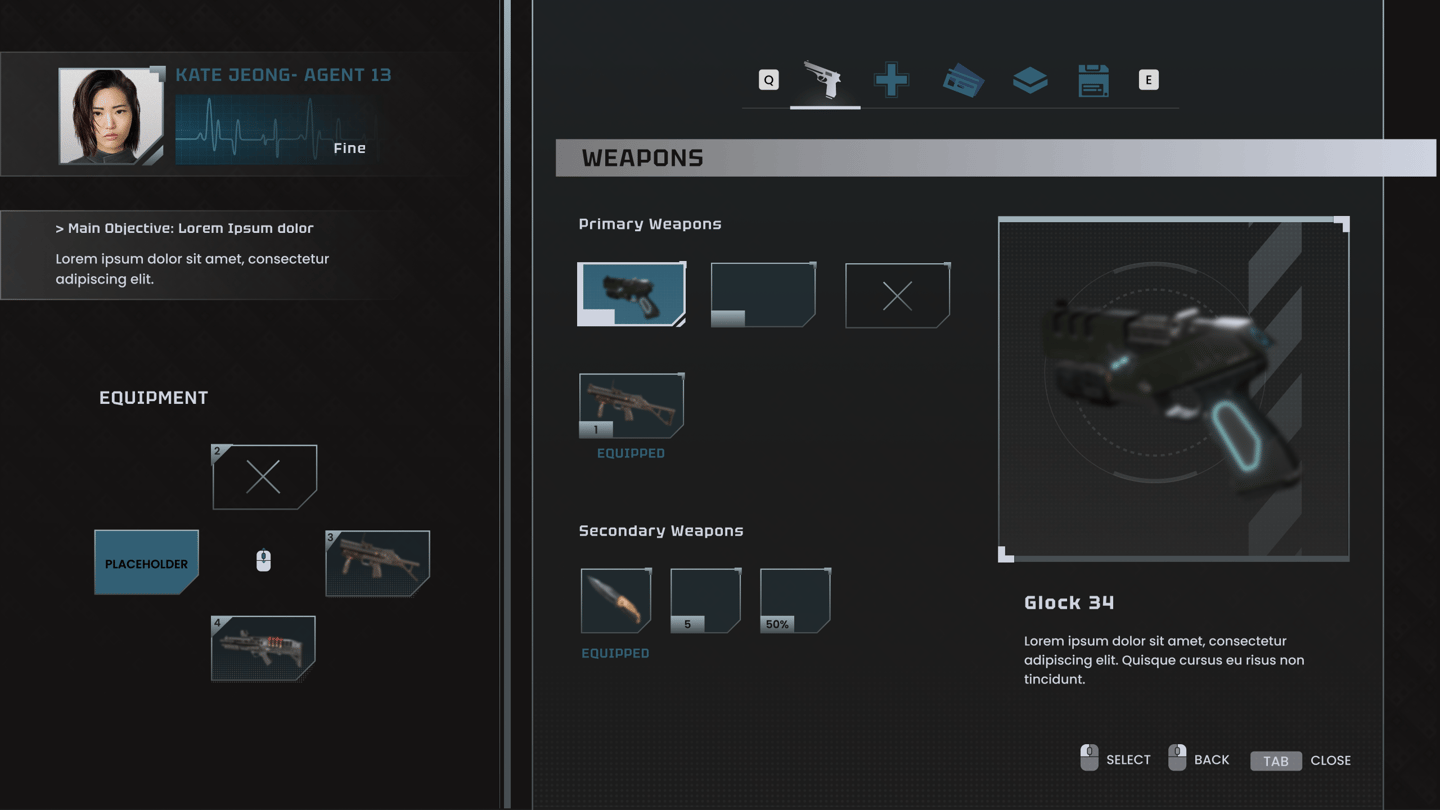Open the medical cross tab
The width and height of the screenshot is (1440, 810).
[891, 80]
